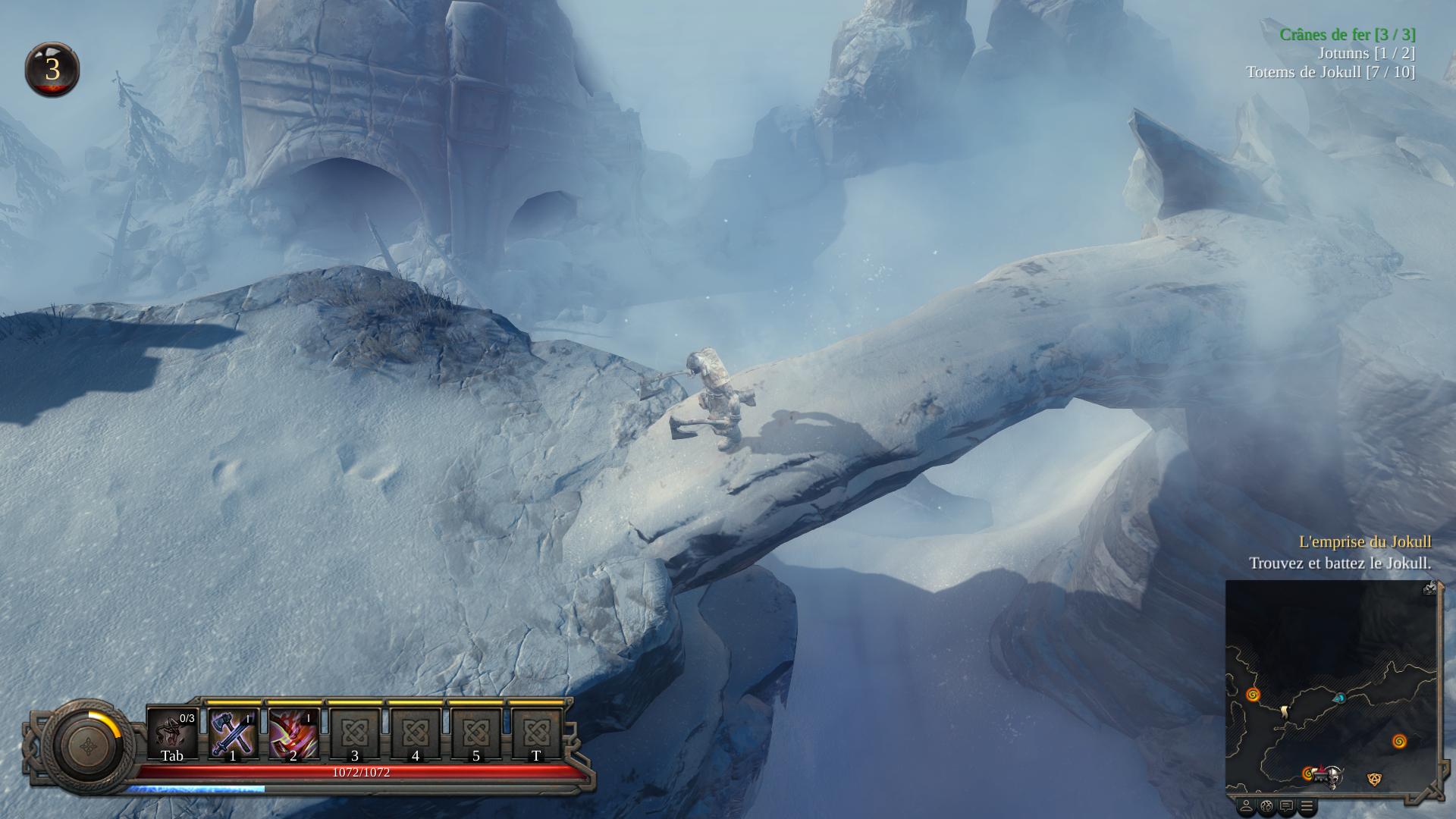Open the L'emprise du Jokull quest

tap(1364, 541)
